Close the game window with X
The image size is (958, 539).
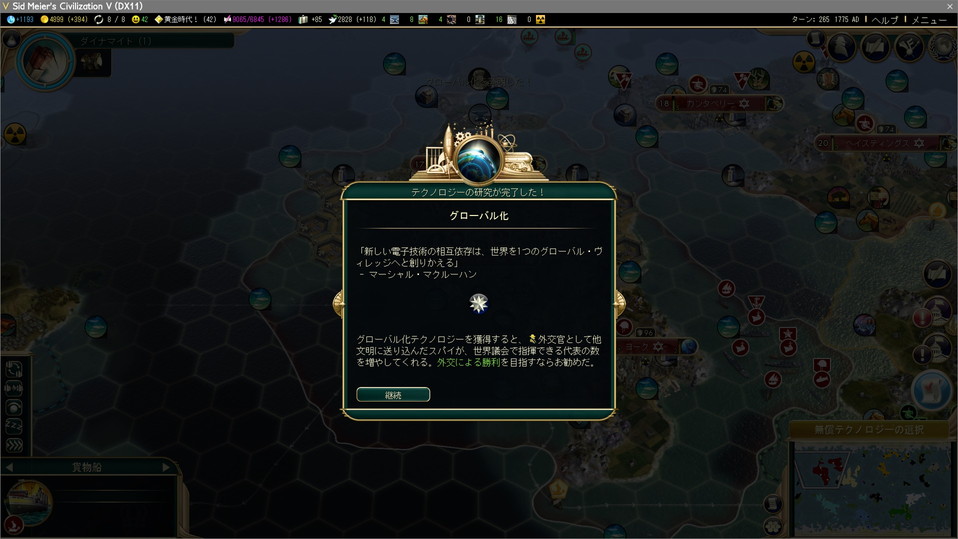click(x=949, y=6)
